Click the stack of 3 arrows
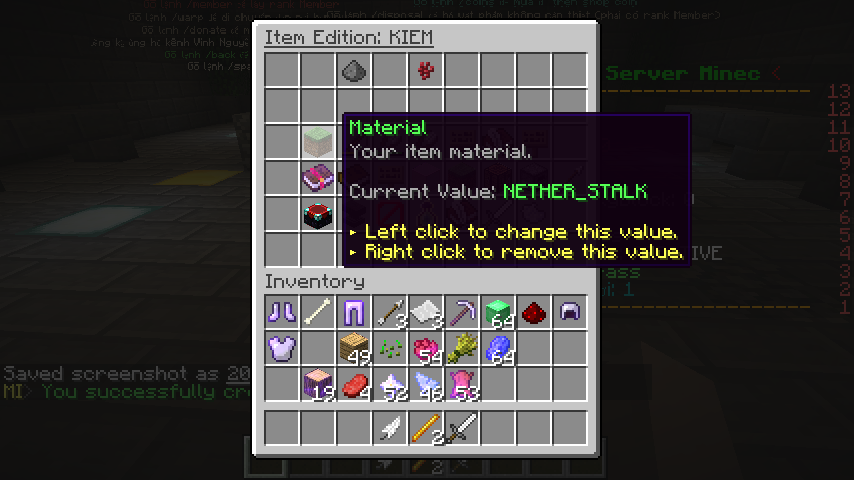This screenshot has width=854, height=480. click(x=389, y=312)
